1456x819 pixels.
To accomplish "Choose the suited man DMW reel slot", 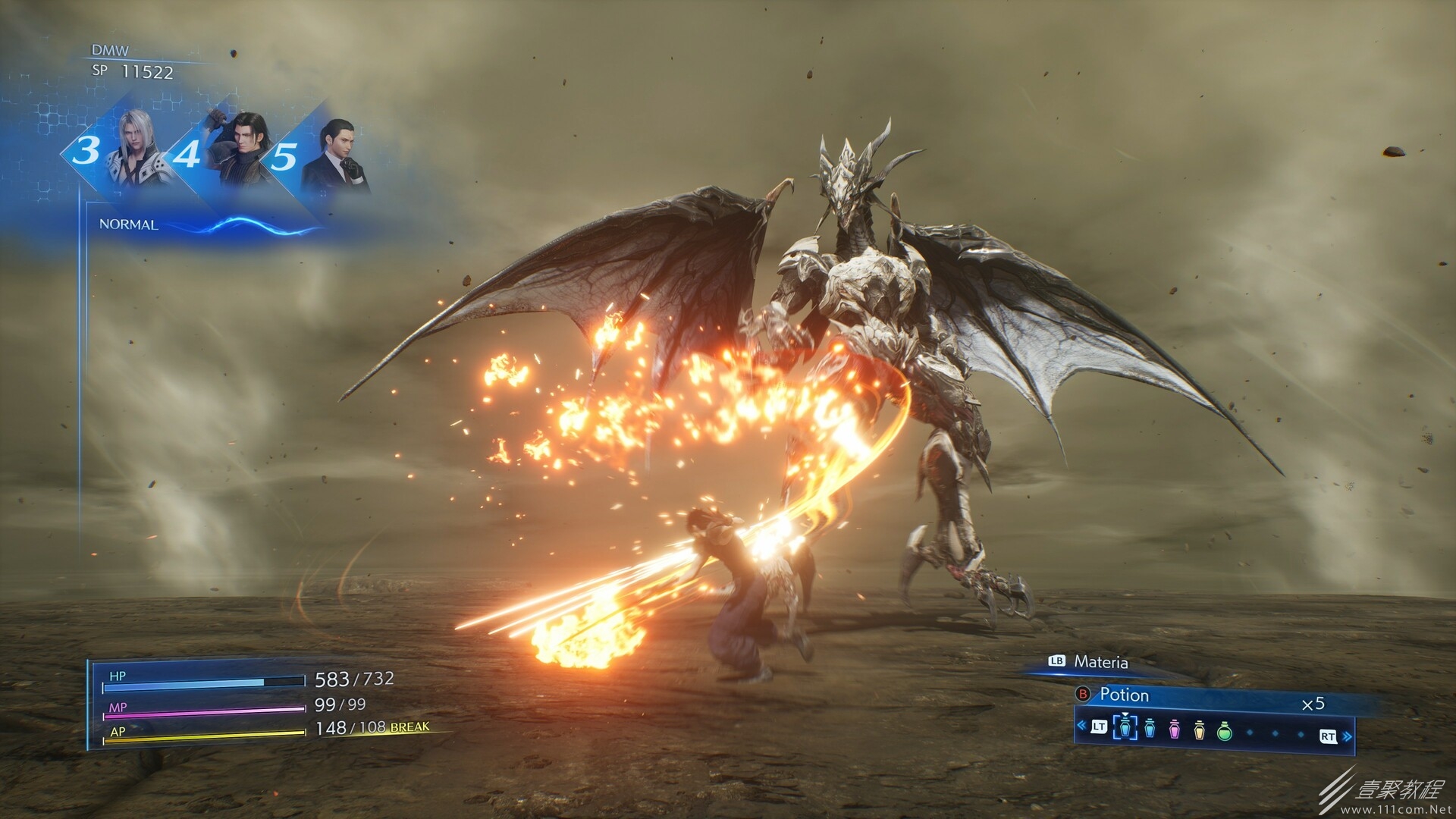I will [x=334, y=158].
